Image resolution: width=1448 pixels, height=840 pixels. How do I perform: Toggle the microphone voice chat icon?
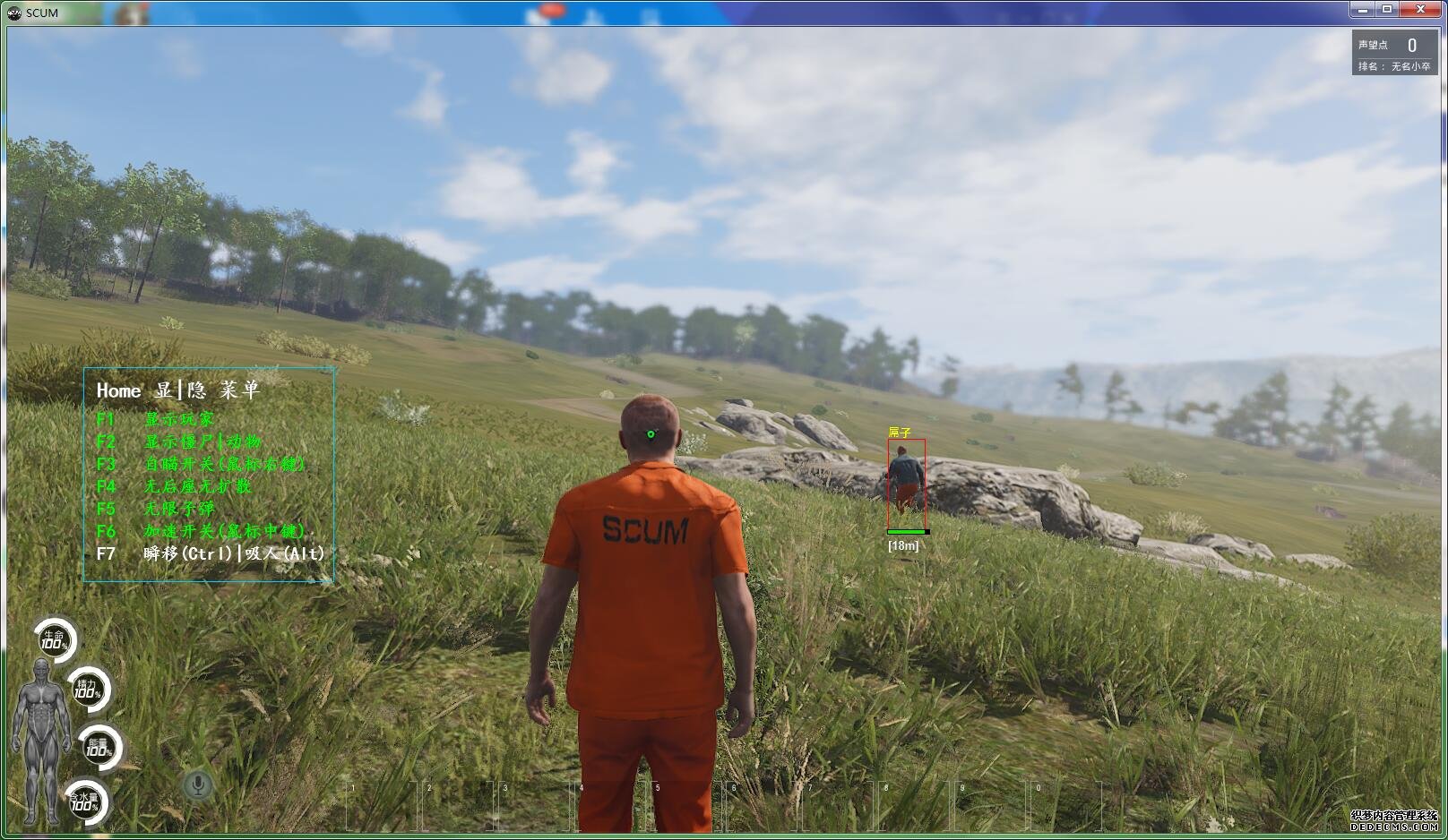click(x=198, y=785)
